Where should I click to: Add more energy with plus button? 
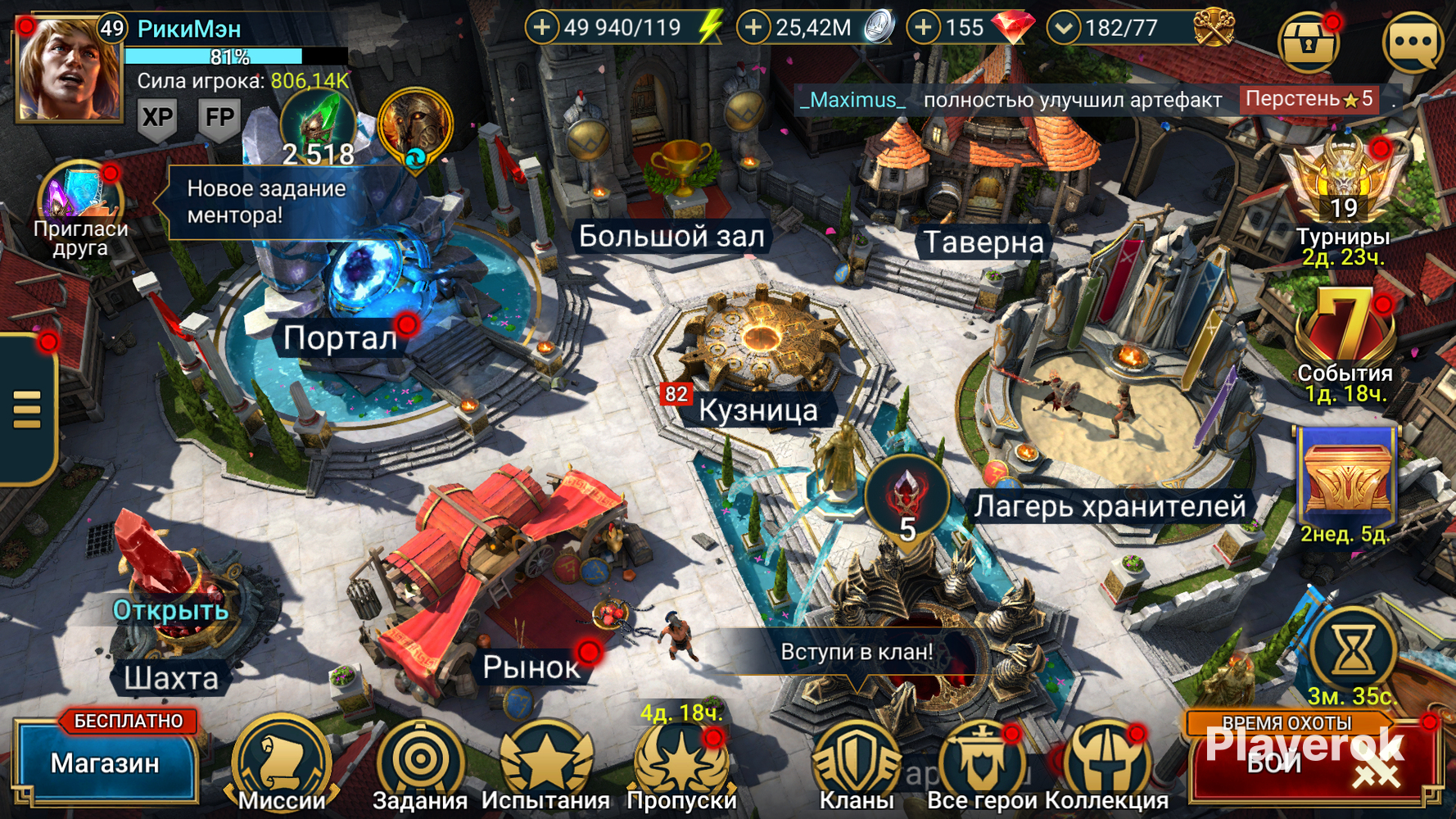tap(541, 28)
